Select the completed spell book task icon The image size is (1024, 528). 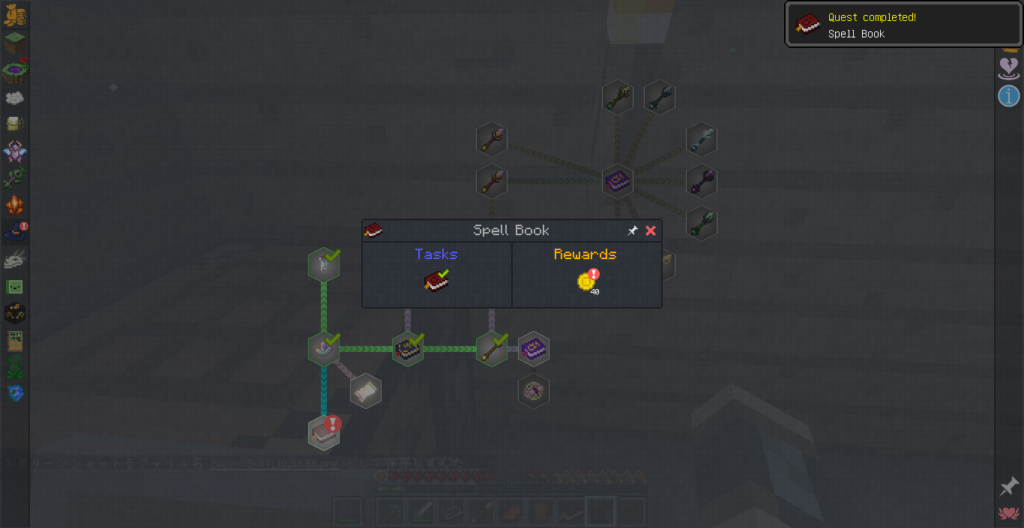pyautogui.click(x=435, y=282)
